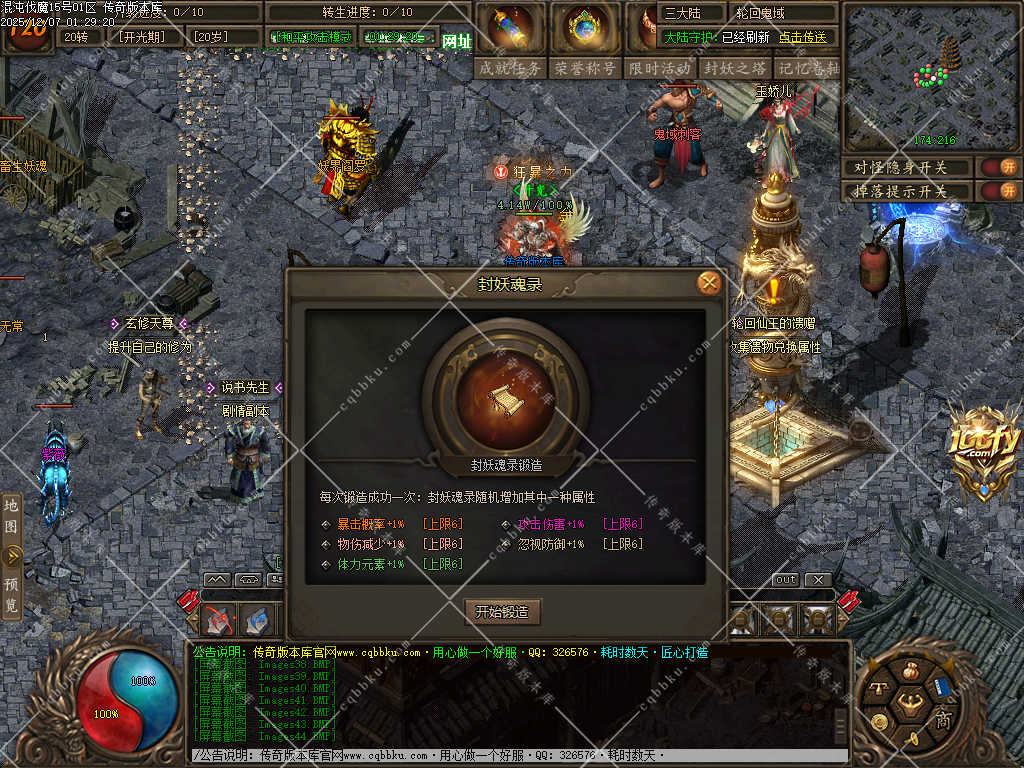Click the 和平攻击模式 attack mode label

311,37
